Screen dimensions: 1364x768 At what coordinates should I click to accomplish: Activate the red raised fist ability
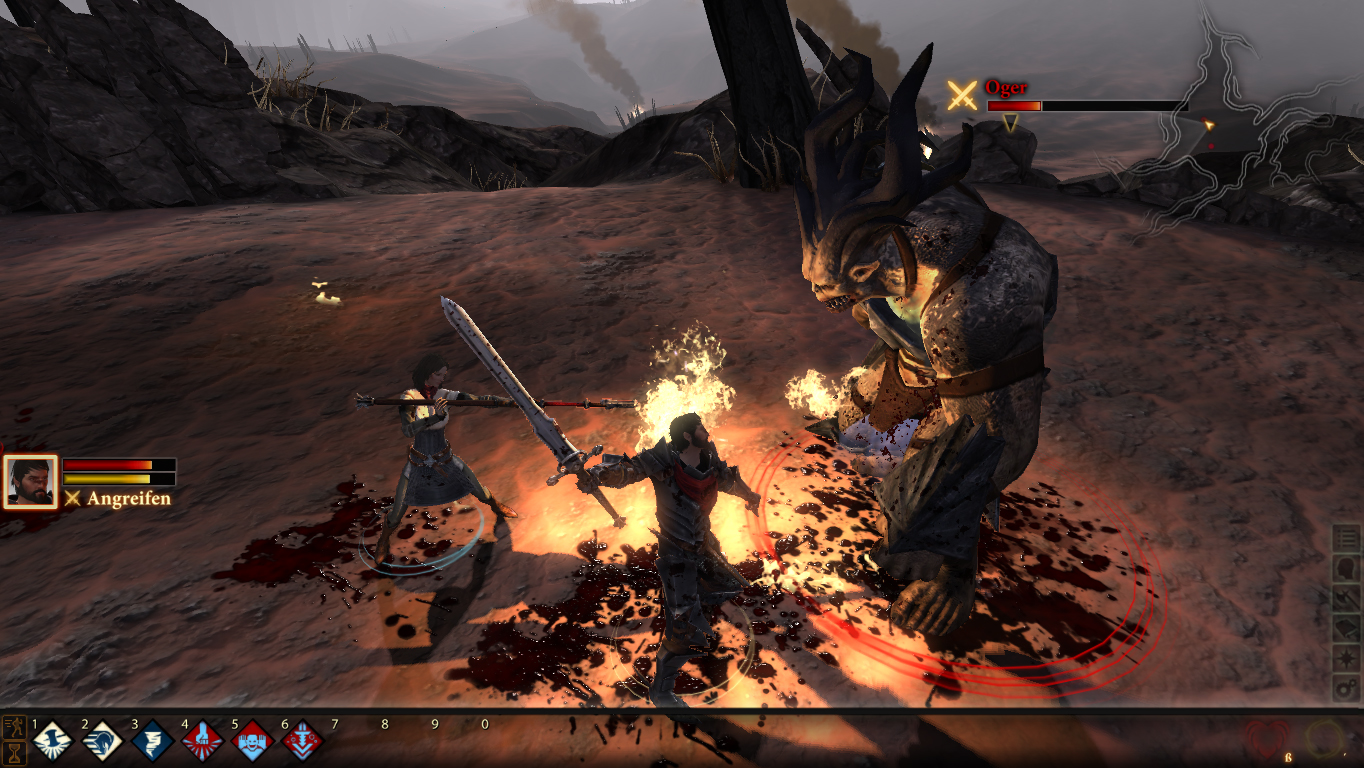coord(201,741)
